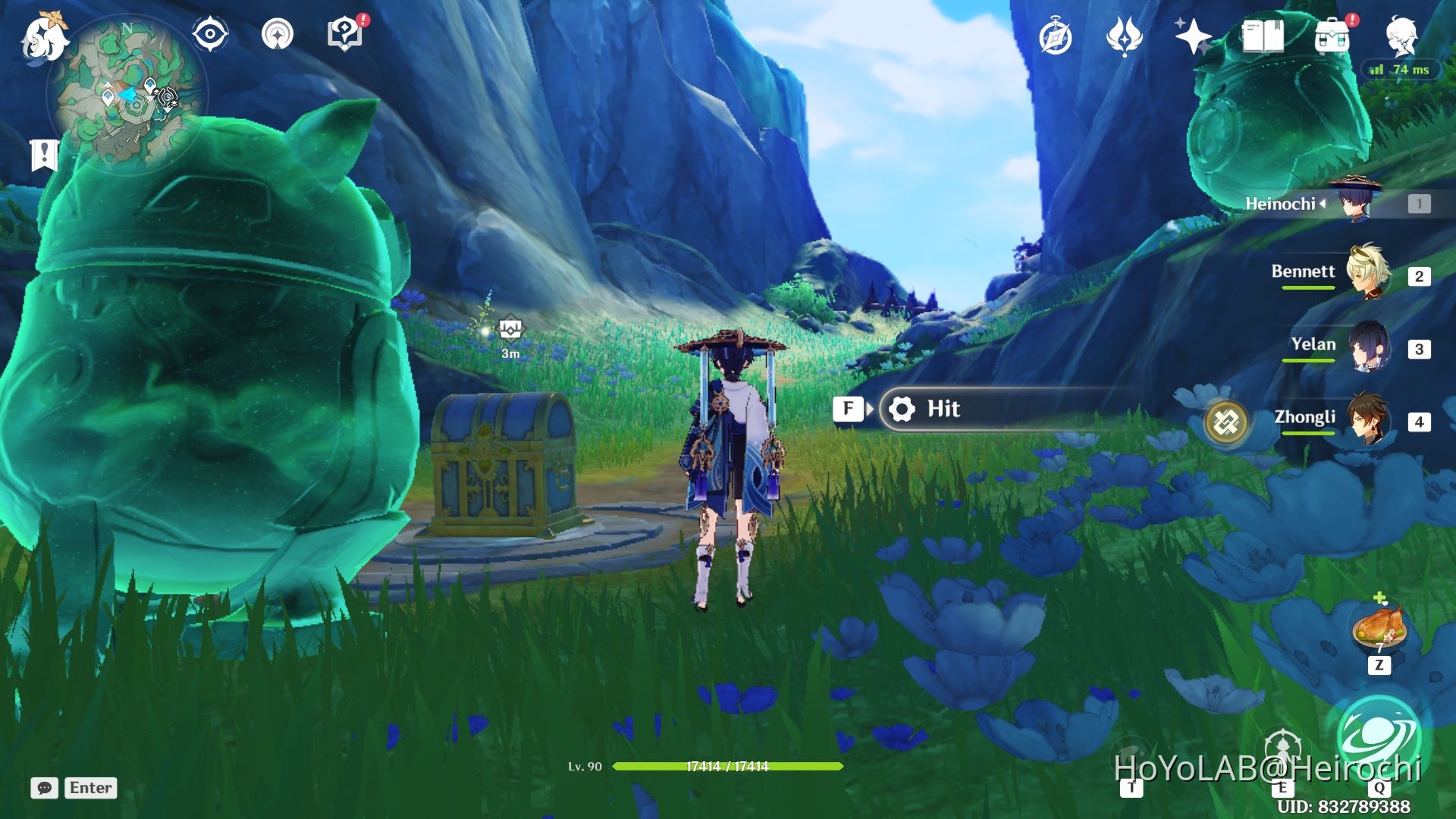
Task: Switch to Bennett in party slot 2
Action: coord(1369,273)
